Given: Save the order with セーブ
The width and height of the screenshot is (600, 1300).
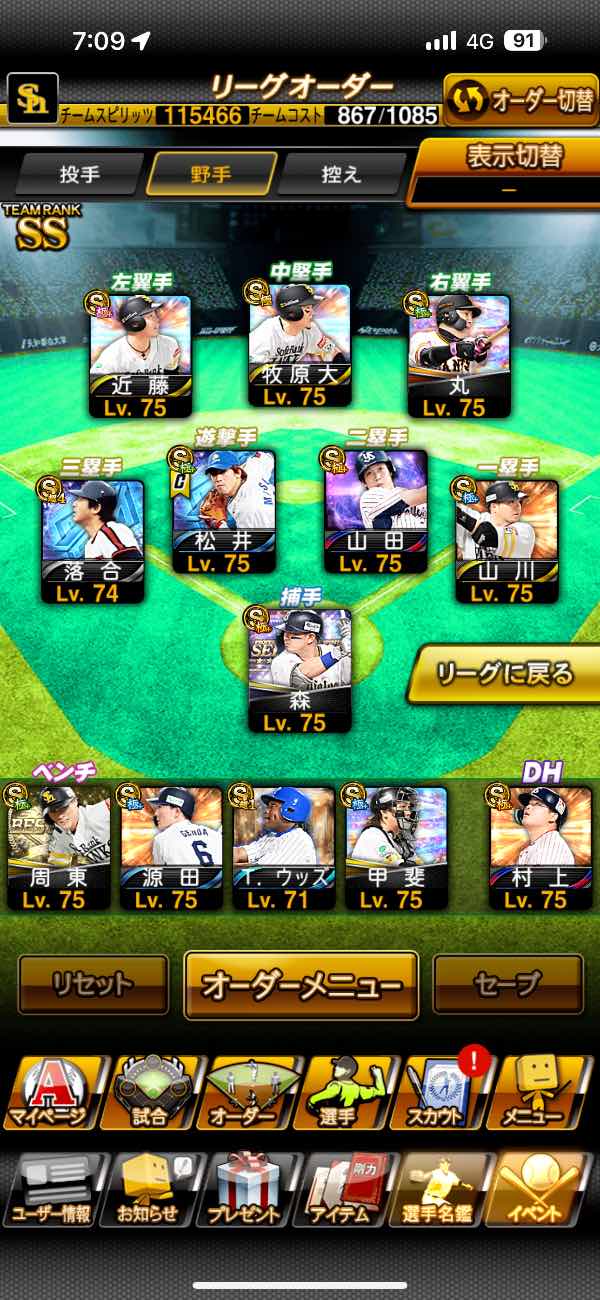Looking at the screenshot, I should pyautogui.click(x=508, y=984).
